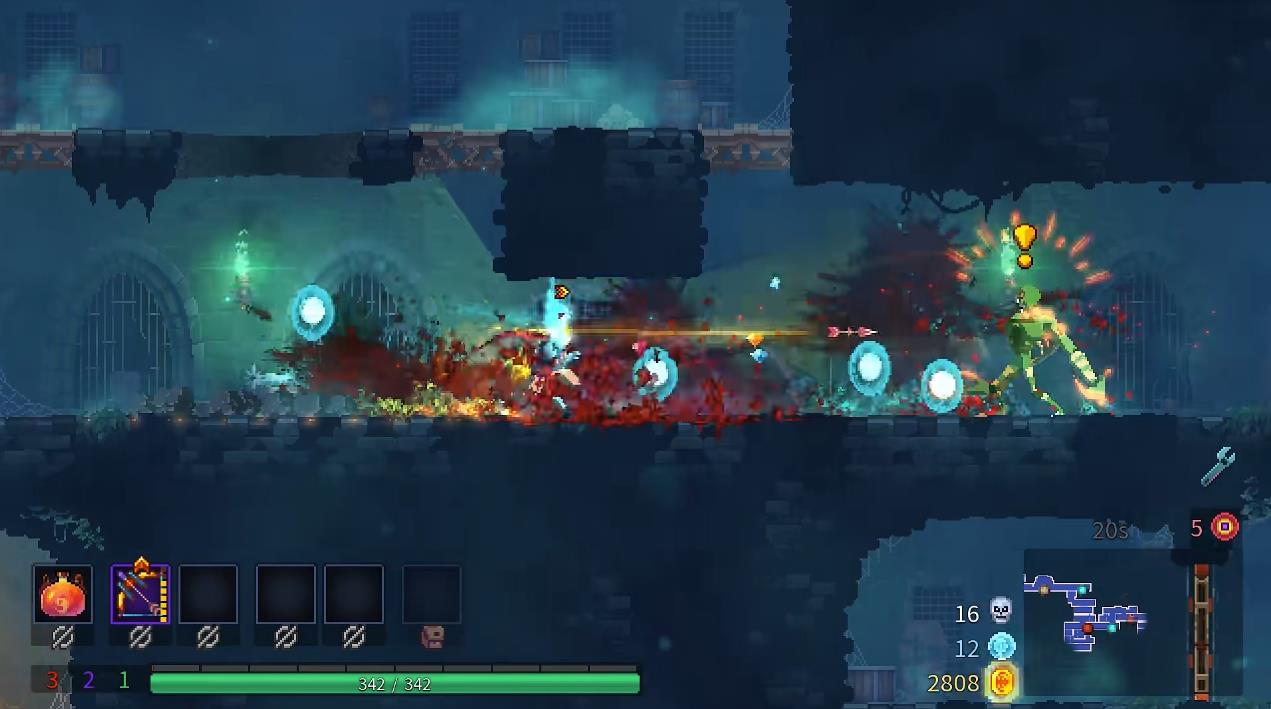Click the wrench icon
Image resolution: width=1271 pixels, height=709 pixels.
click(x=1217, y=466)
